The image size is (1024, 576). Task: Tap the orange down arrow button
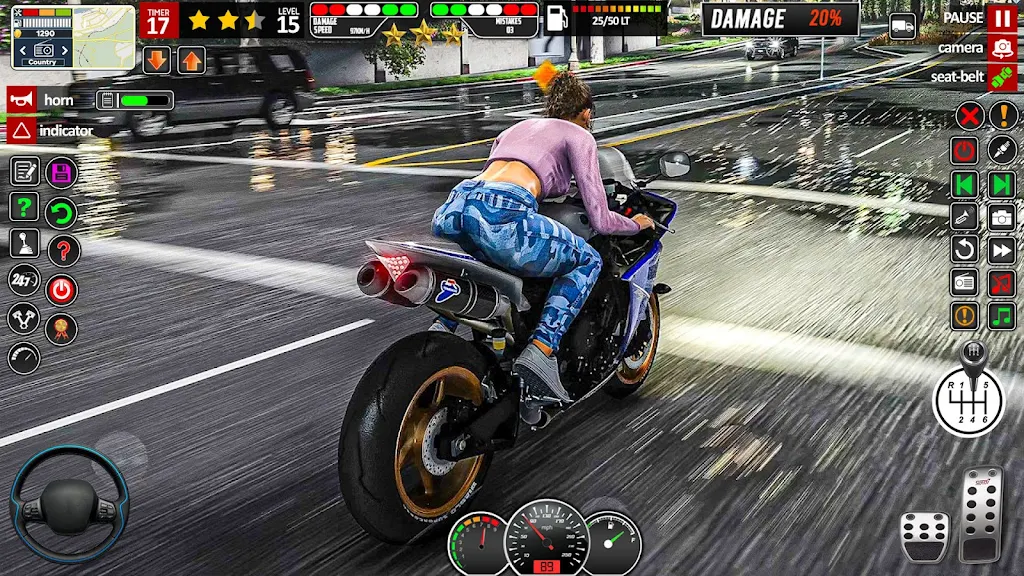(x=157, y=60)
